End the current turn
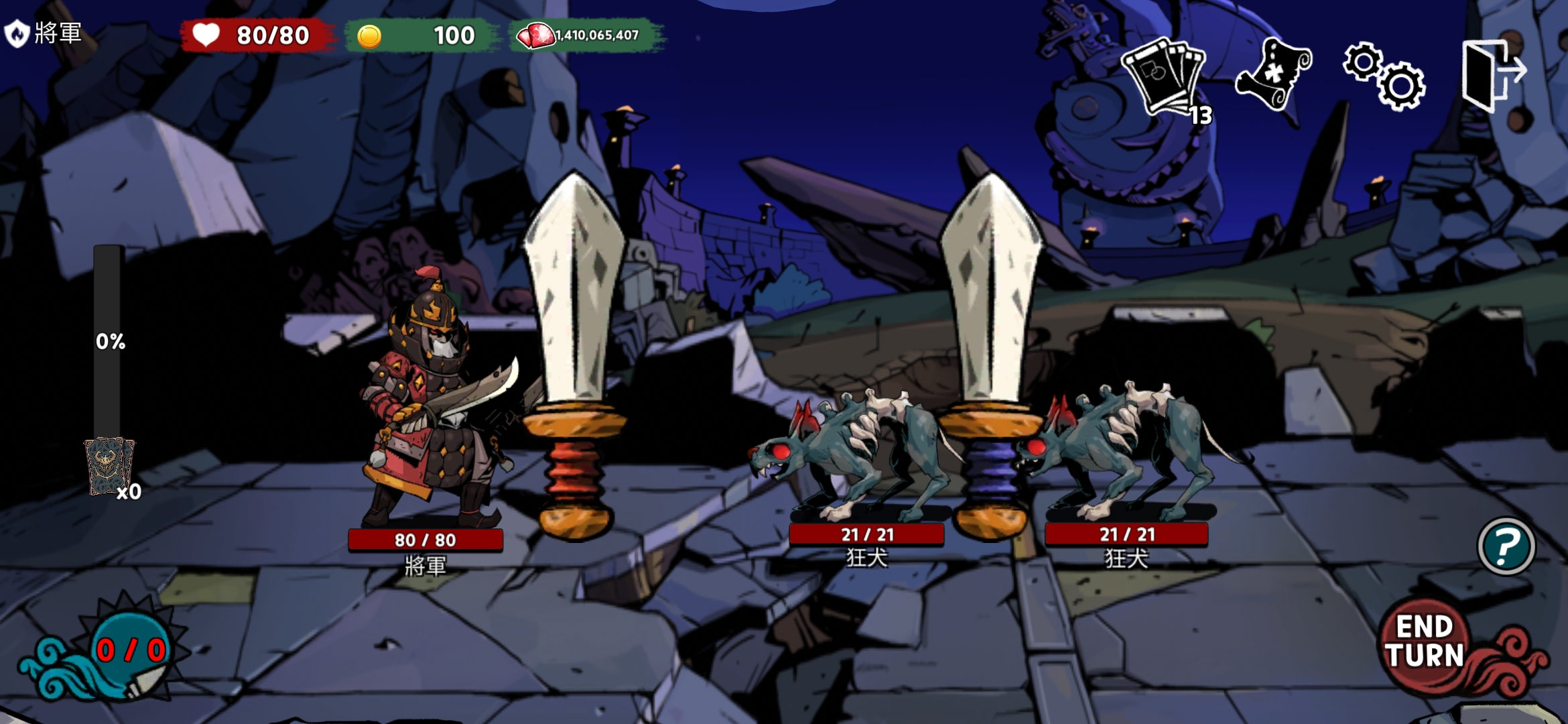Viewport: 1568px width, 724px height. pyautogui.click(x=1425, y=642)
